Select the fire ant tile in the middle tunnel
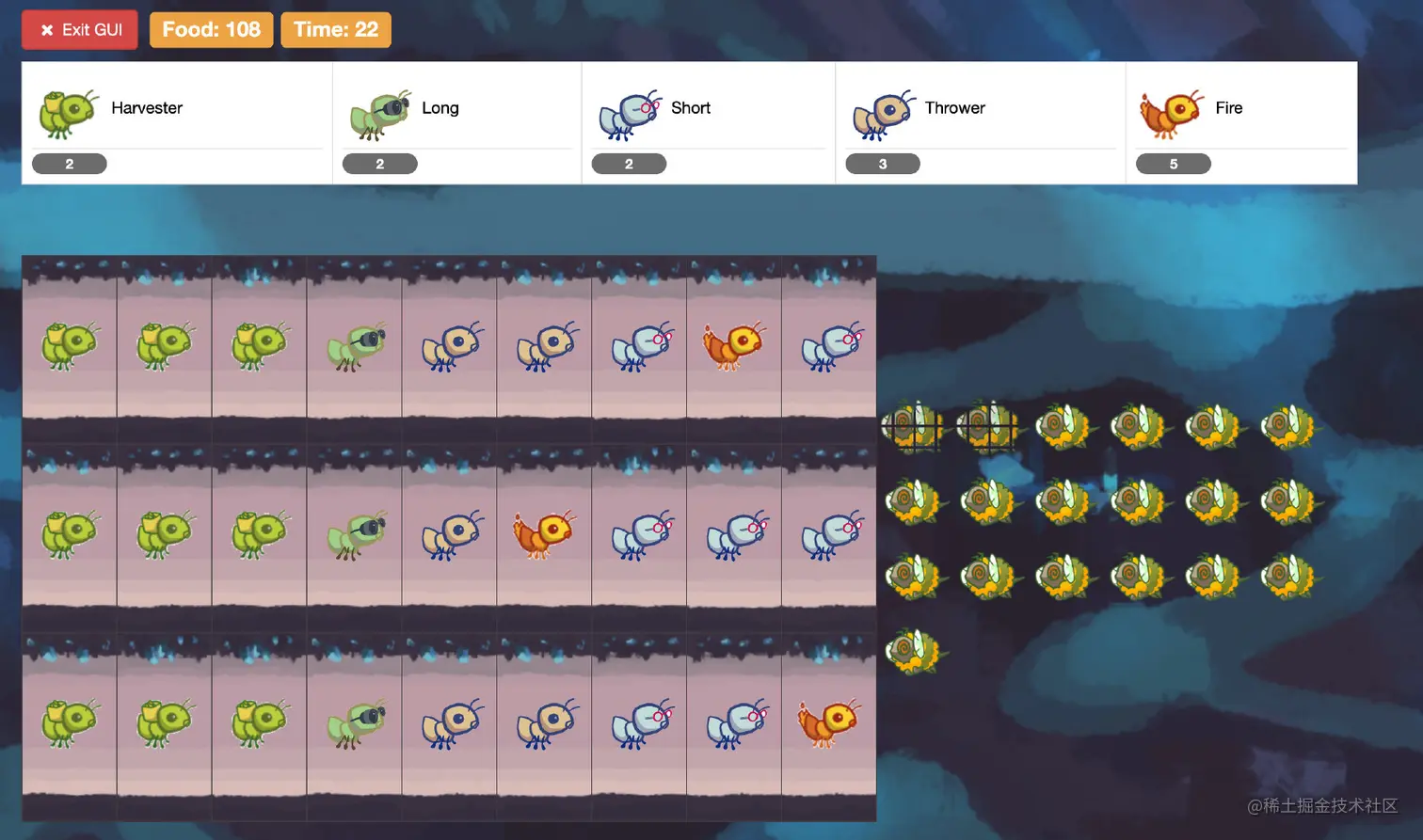 (x=543, y=534)
